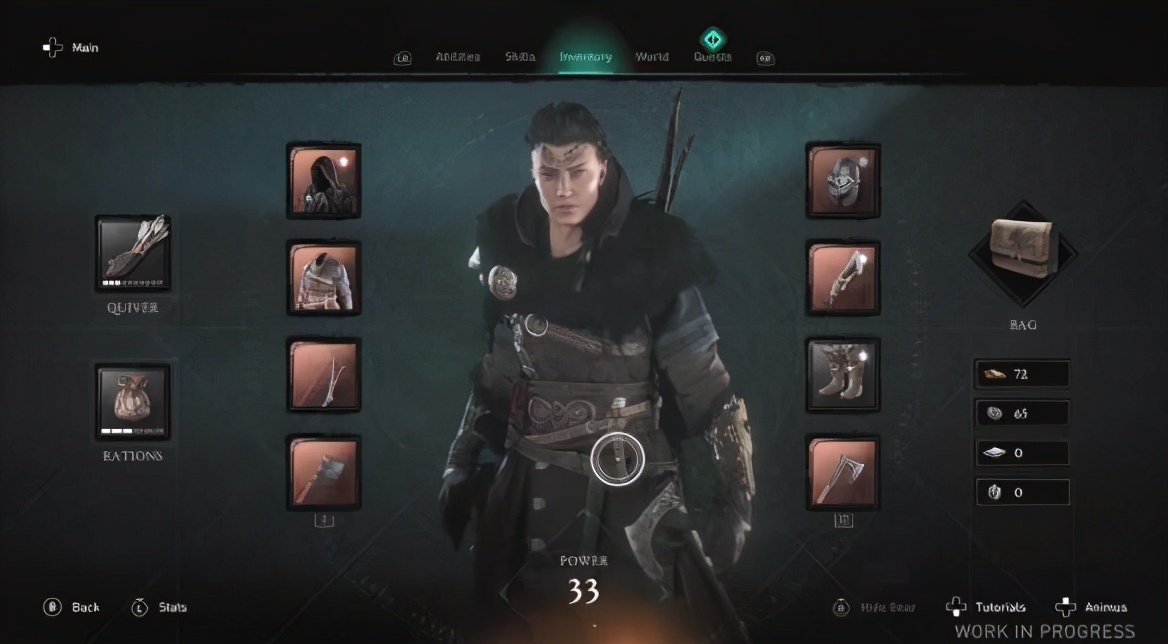Pick the right-hand axe weapon slot

(x=843, y=471)
